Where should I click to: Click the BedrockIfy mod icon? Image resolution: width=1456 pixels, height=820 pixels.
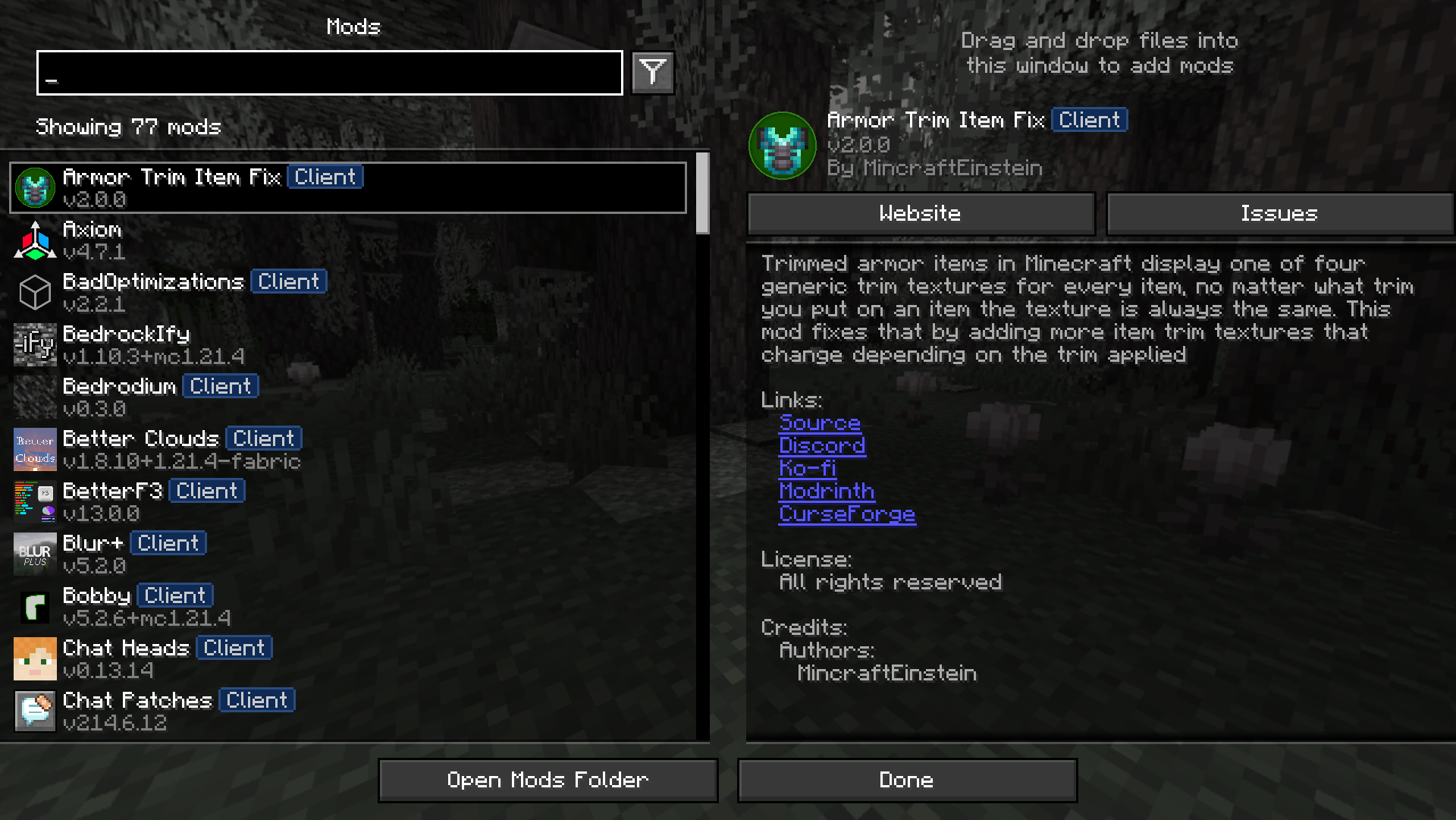tap(34, 344)
